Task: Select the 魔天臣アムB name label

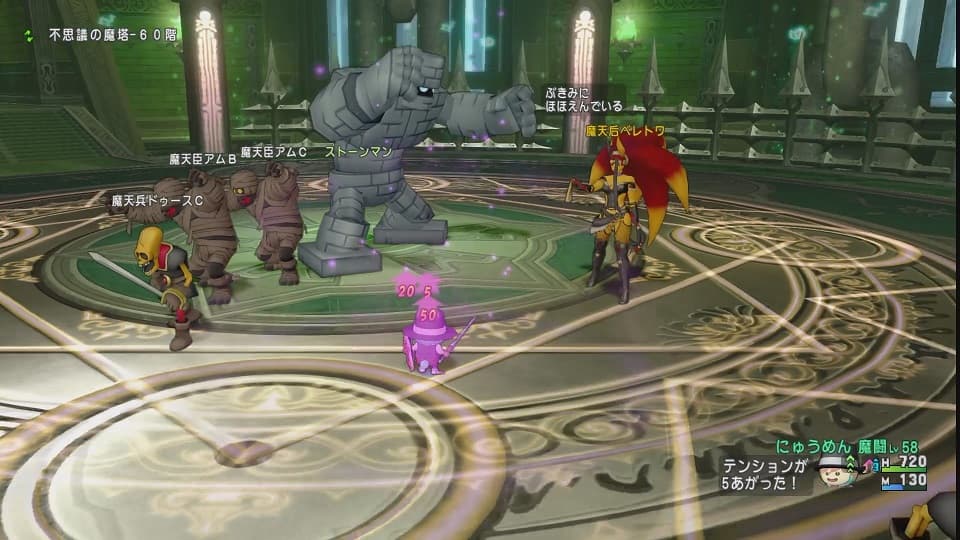Action: pyautogui.click(x=202, y=158)
